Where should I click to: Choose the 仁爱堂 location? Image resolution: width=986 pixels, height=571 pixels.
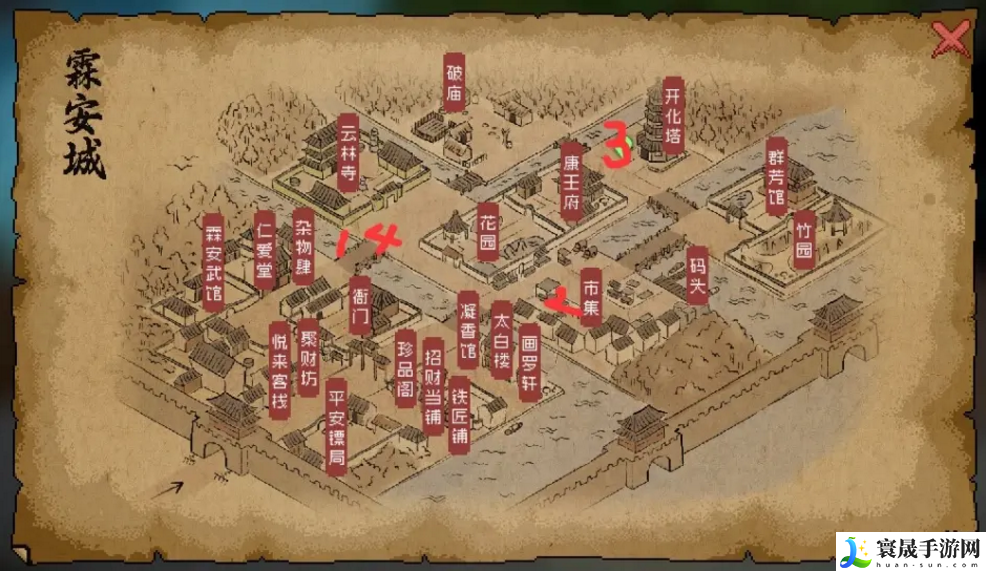(x=264, y=250)
